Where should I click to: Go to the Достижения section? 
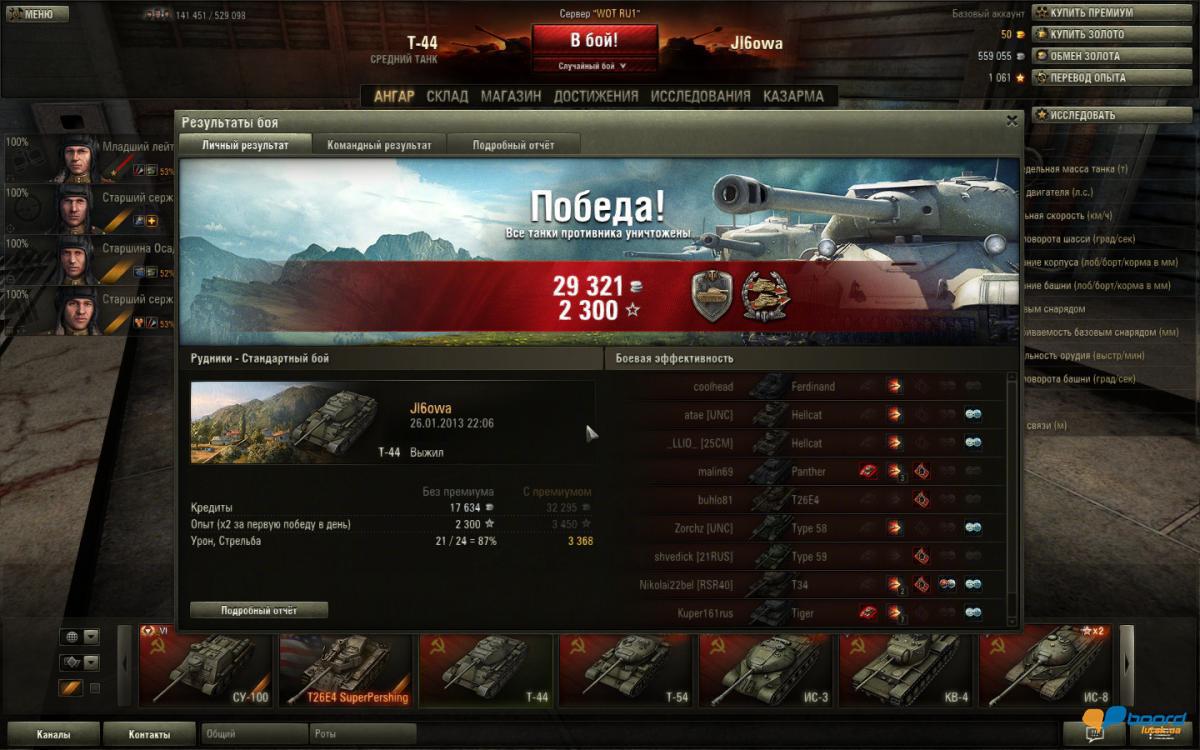pyautogui.click(x=595, y=96)
